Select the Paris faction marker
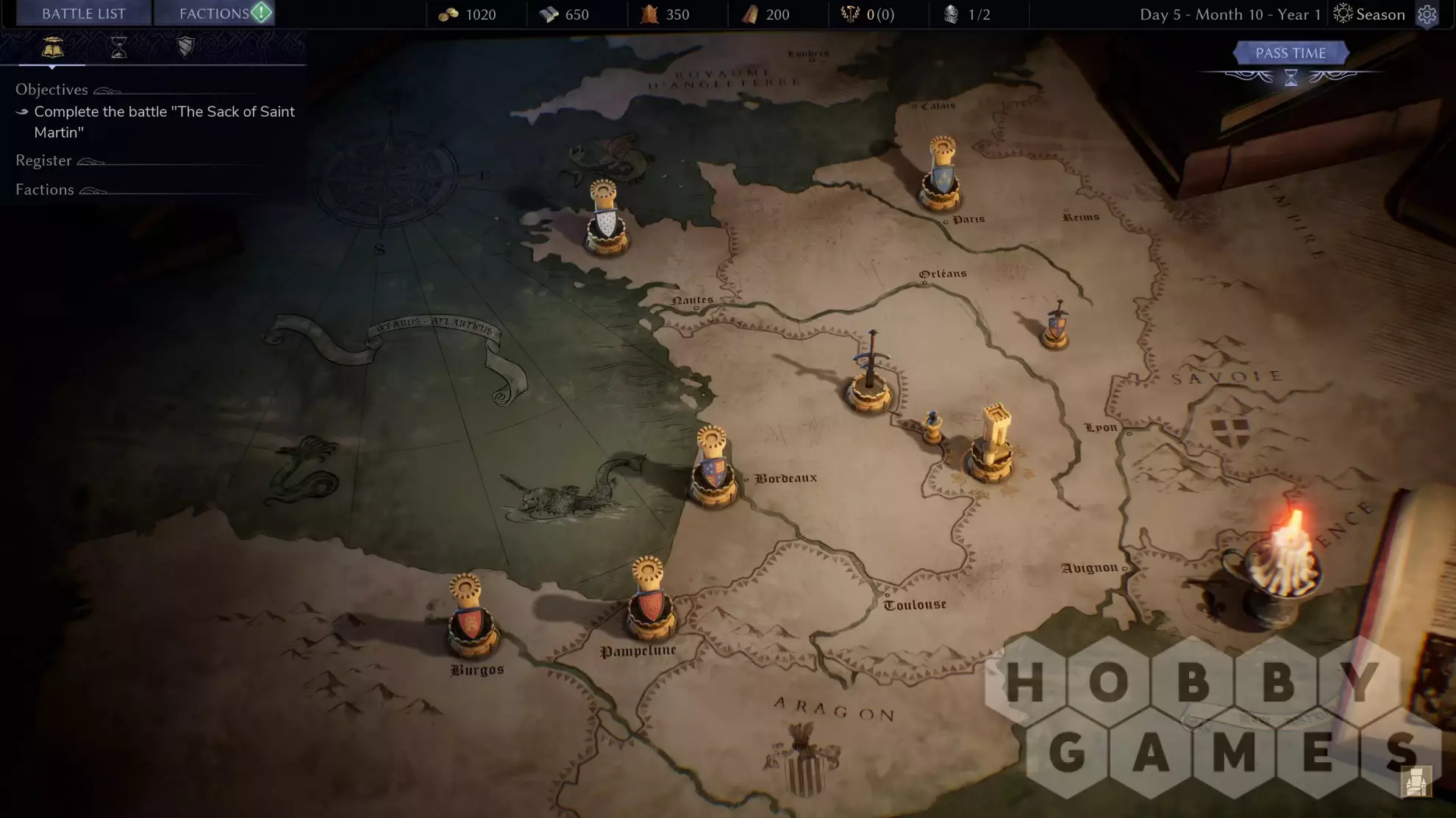1456x818 pixels. click(x=941, y=176)
